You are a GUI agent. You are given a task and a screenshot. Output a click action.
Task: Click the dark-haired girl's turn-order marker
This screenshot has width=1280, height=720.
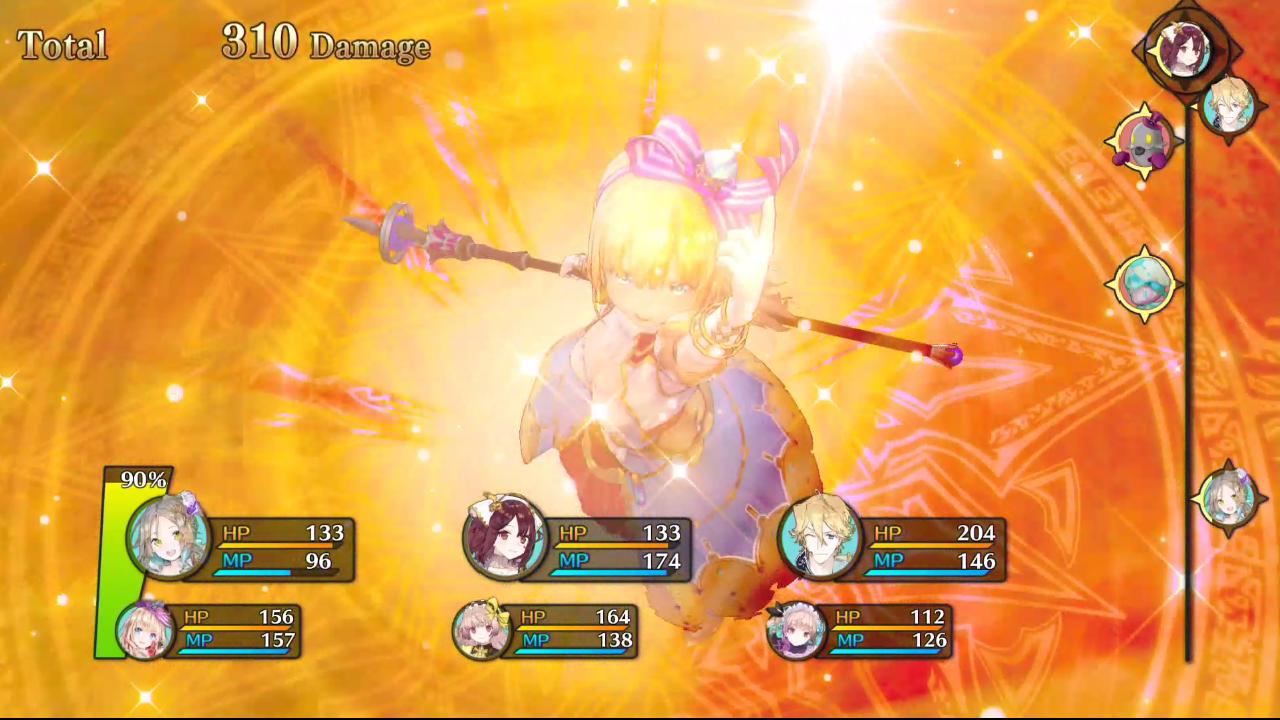click(1185, 49)
